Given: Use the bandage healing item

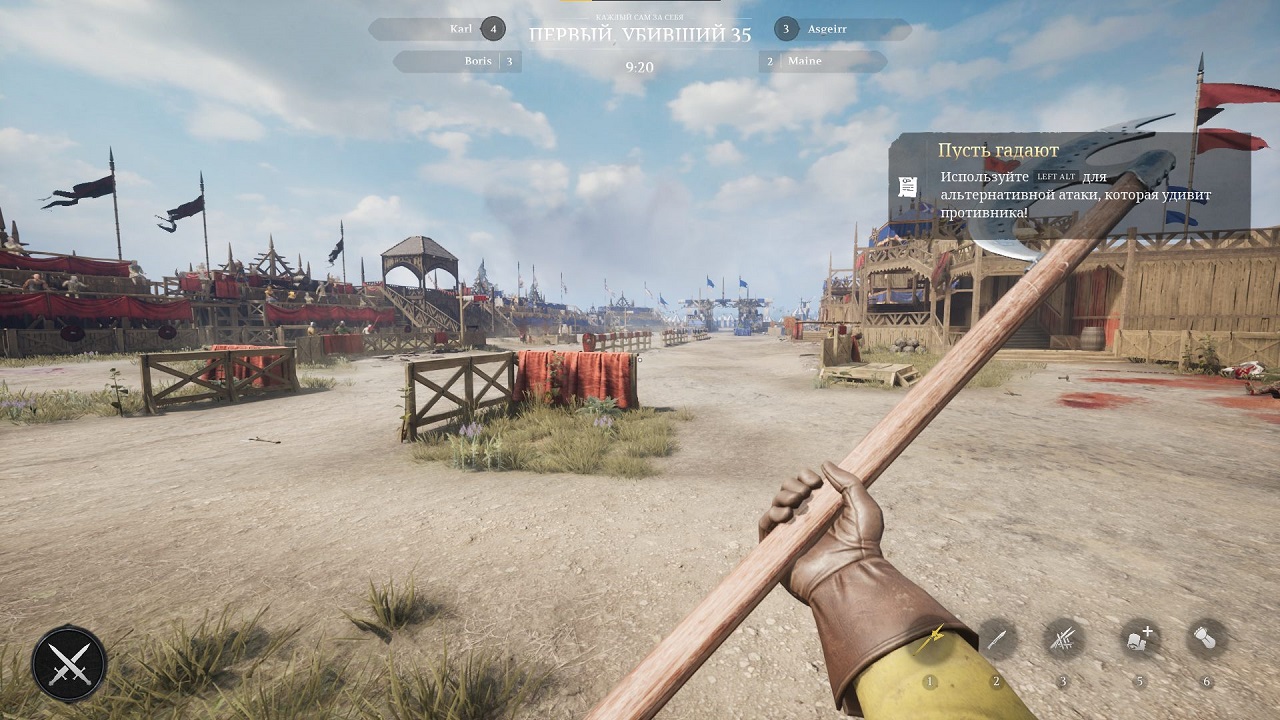Looking at the screenshot, I should (x=1139, y=638).
